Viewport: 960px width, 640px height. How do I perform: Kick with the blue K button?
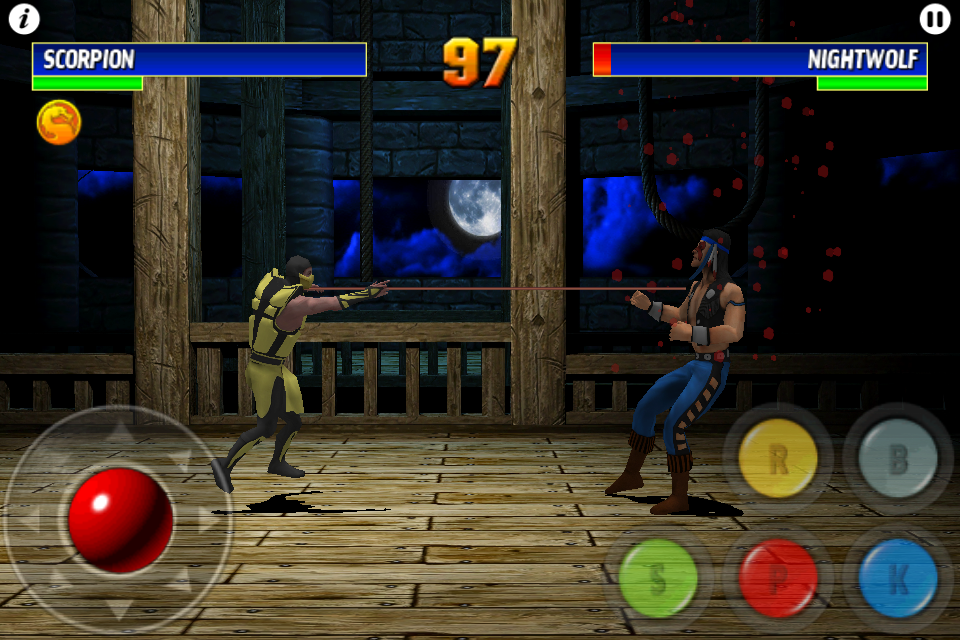click(x=897, y=578)
